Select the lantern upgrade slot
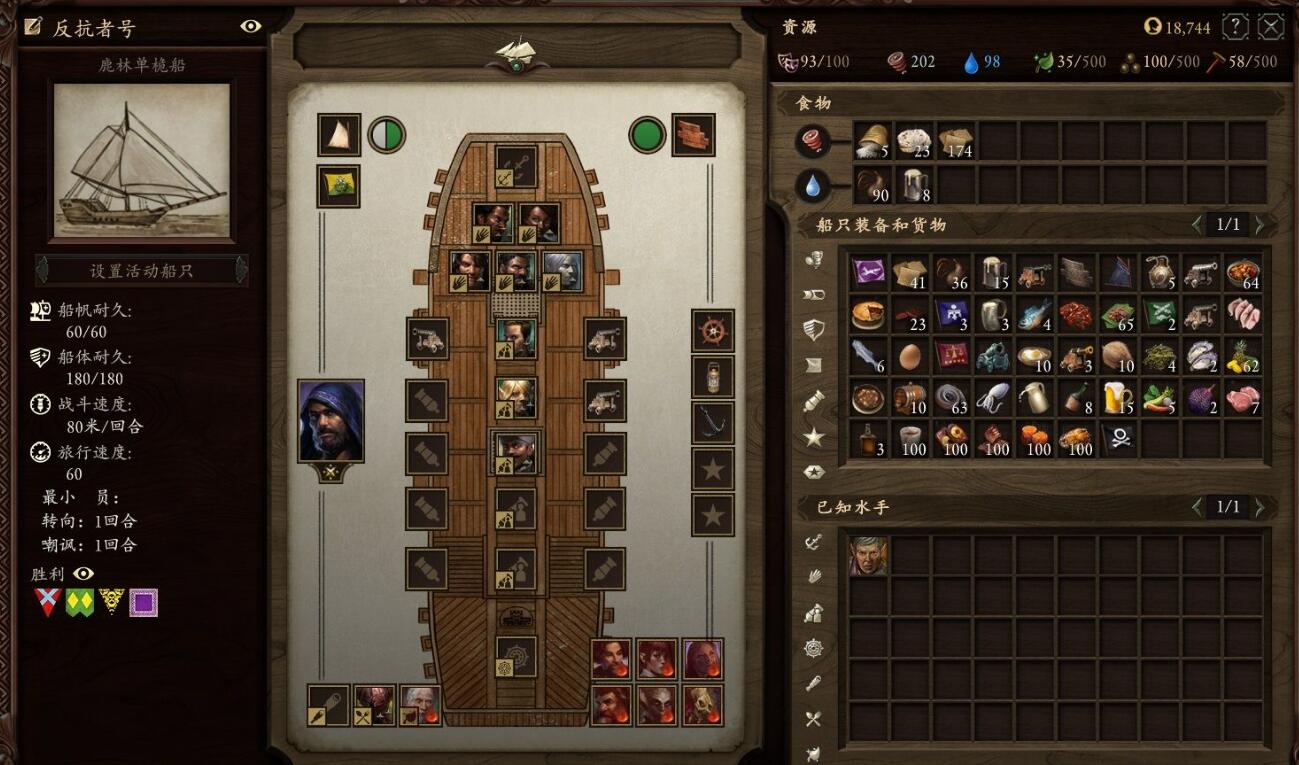 tap(712, 377)
